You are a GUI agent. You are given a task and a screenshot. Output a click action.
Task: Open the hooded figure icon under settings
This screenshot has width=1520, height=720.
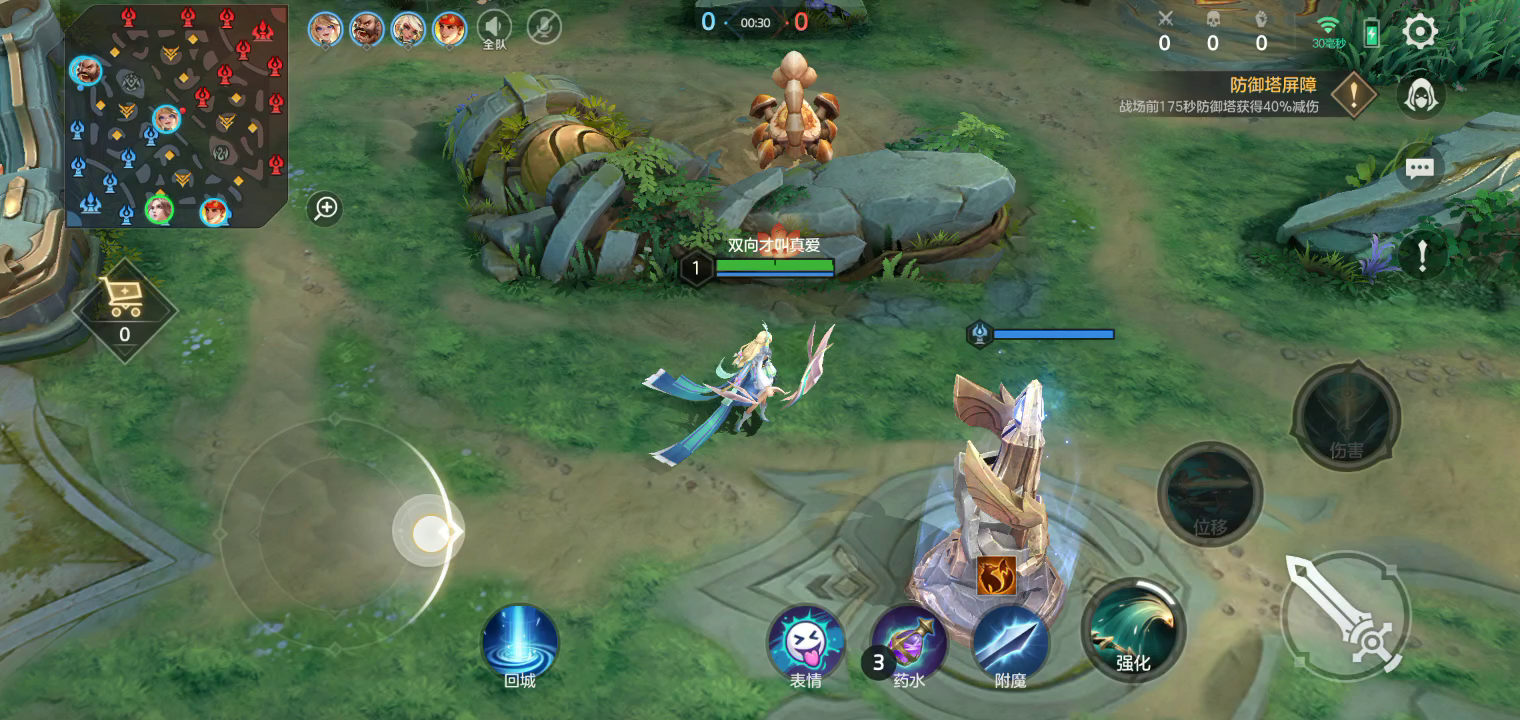(1420, 97)
